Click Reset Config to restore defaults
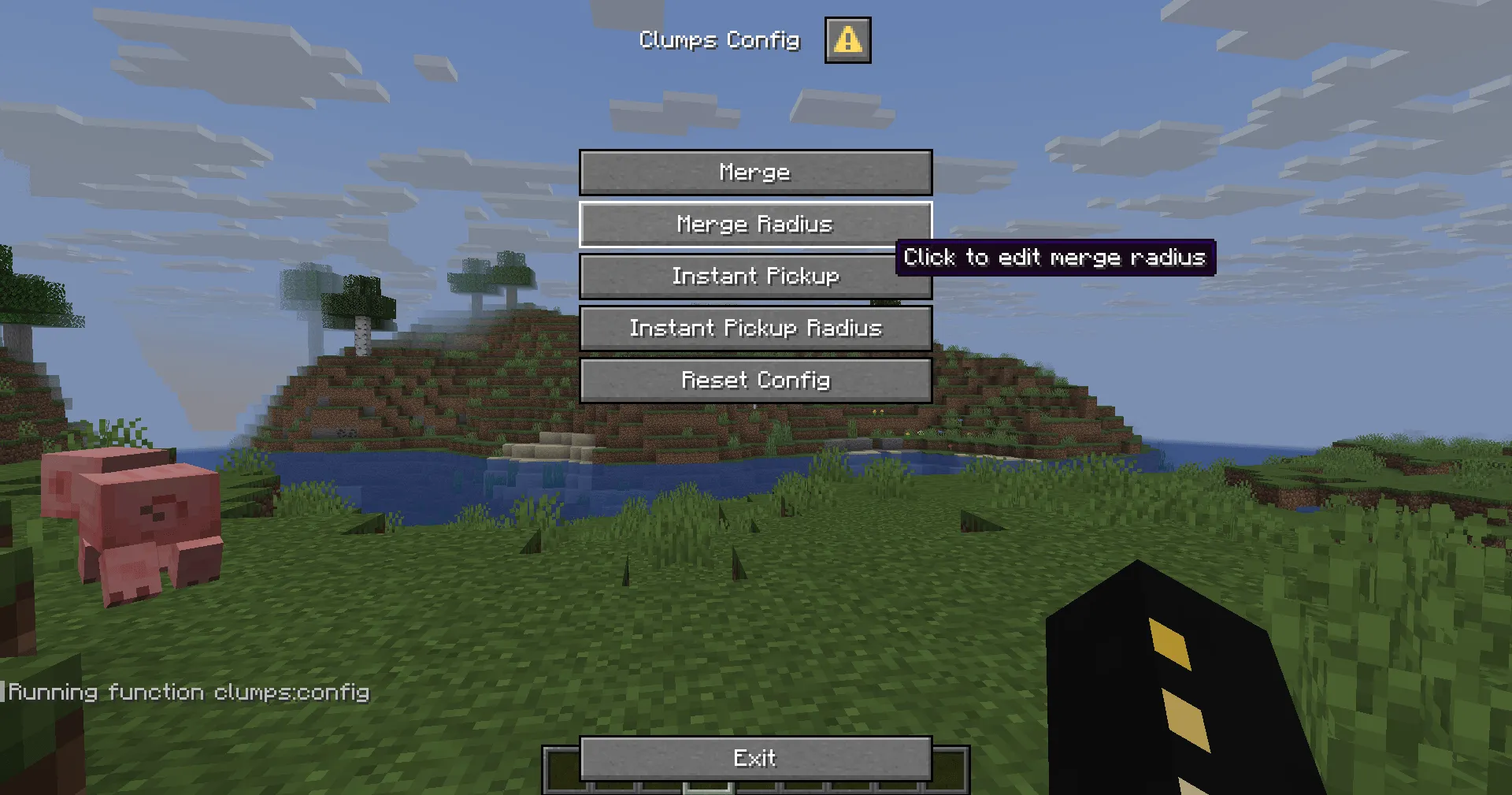The image size is (1512, 795). point(755,381)
